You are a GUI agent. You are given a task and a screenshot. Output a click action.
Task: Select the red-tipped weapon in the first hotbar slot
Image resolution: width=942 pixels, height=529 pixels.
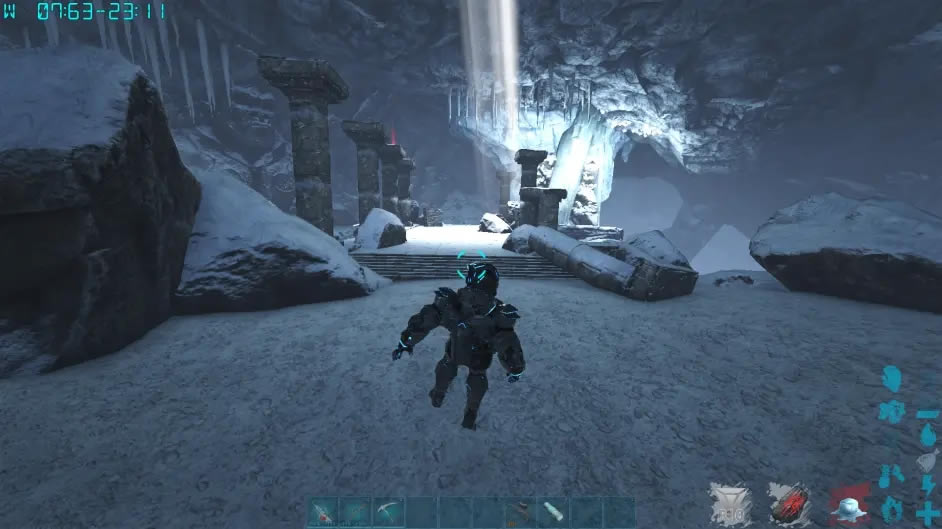pyautogui.click(x=324, y=512)
